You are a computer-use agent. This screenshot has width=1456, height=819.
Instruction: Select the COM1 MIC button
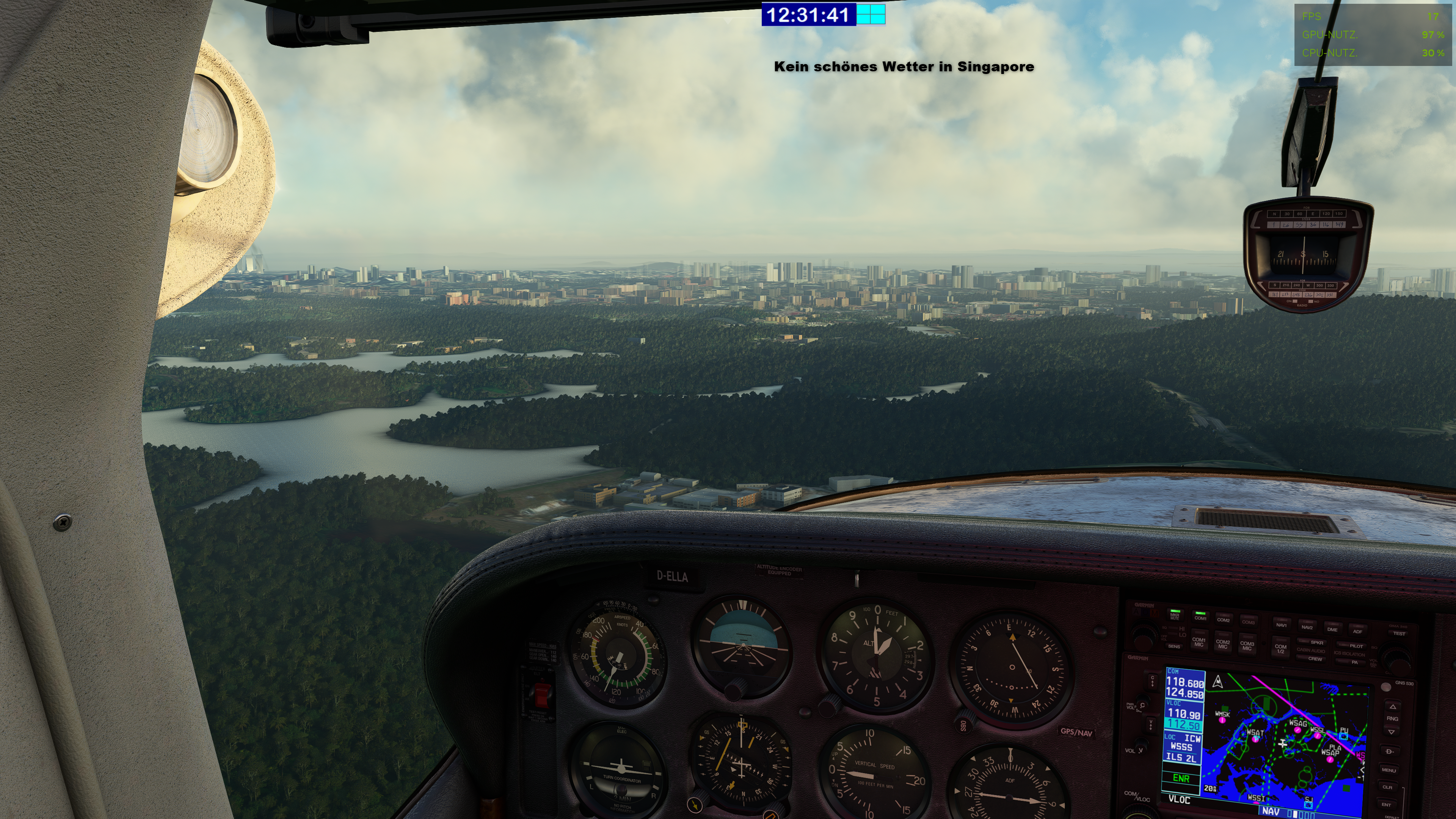tap(1199, 642)
